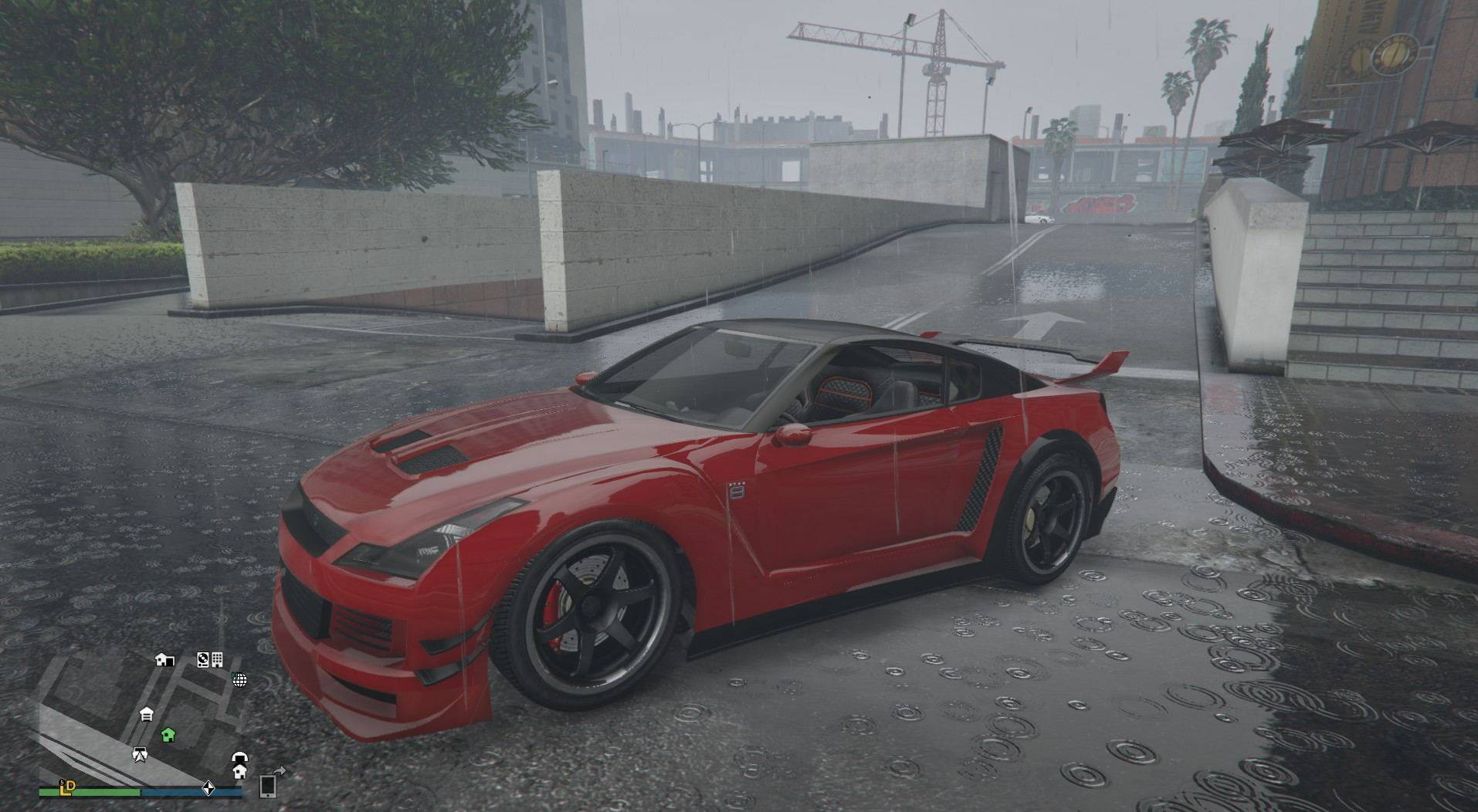Select the LD Organics blip on minimap
Image resolution: width=1478 pixels, height=812 pixels.
pos(68,787)
